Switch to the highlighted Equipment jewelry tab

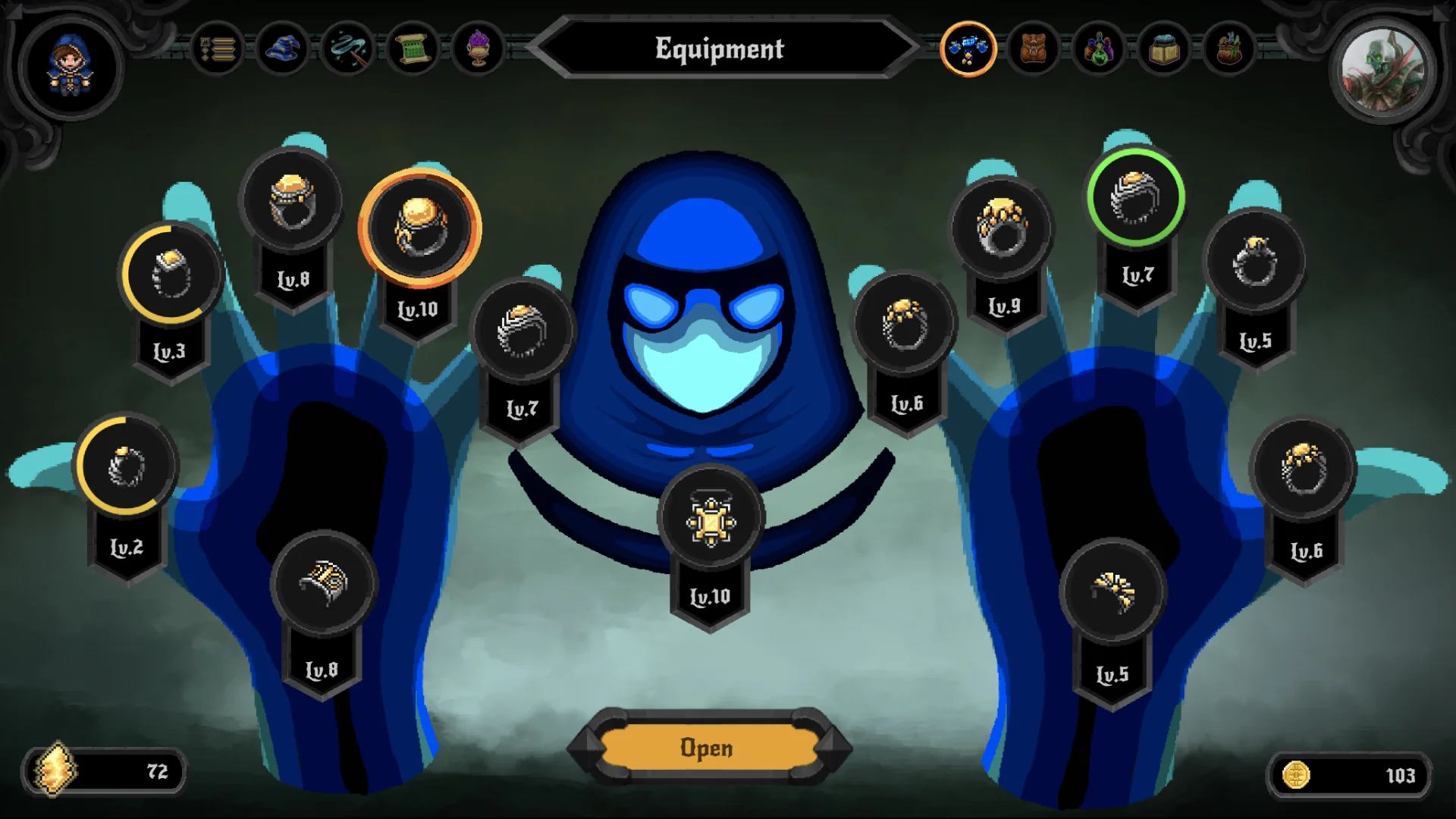(x=968, y=49)
